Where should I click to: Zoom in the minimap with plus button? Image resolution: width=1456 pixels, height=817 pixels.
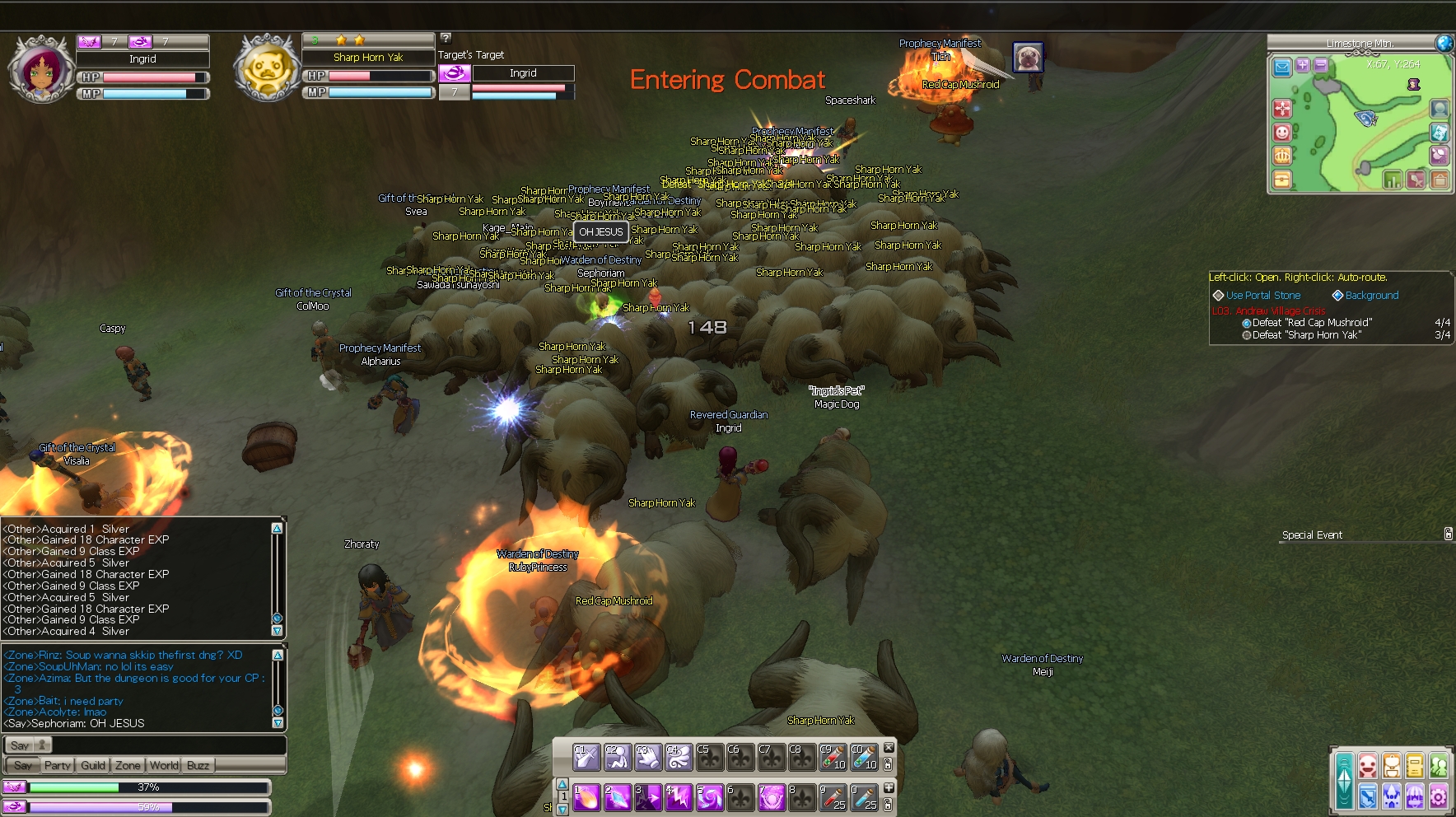[1303, 64]
